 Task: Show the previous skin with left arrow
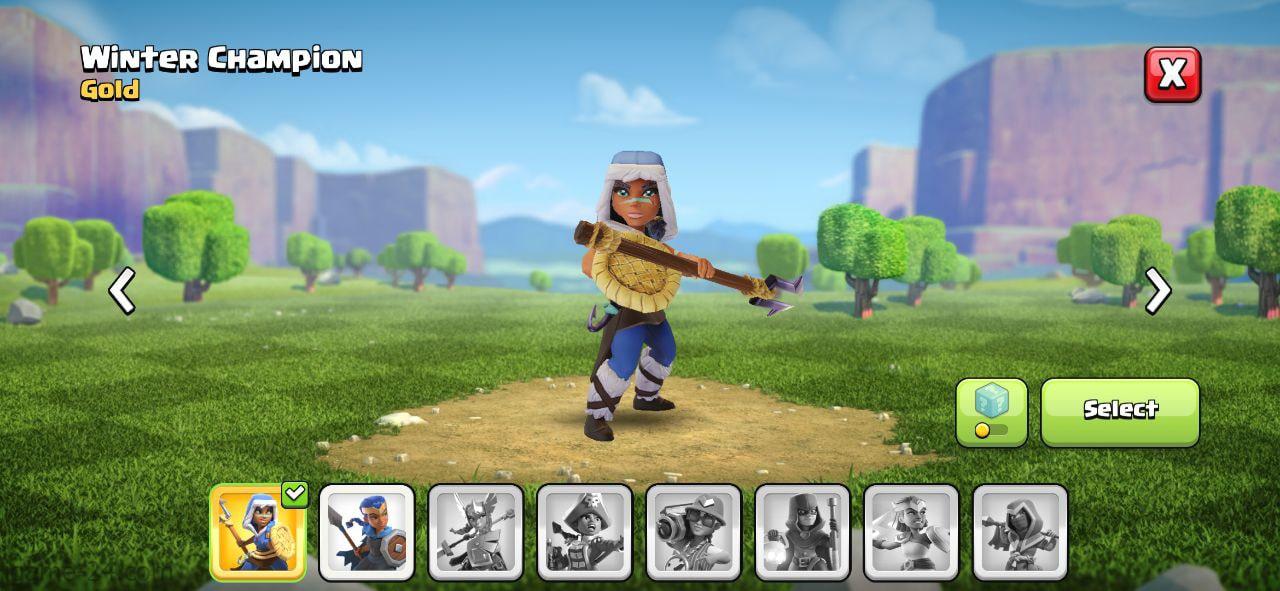pos(122,291)
